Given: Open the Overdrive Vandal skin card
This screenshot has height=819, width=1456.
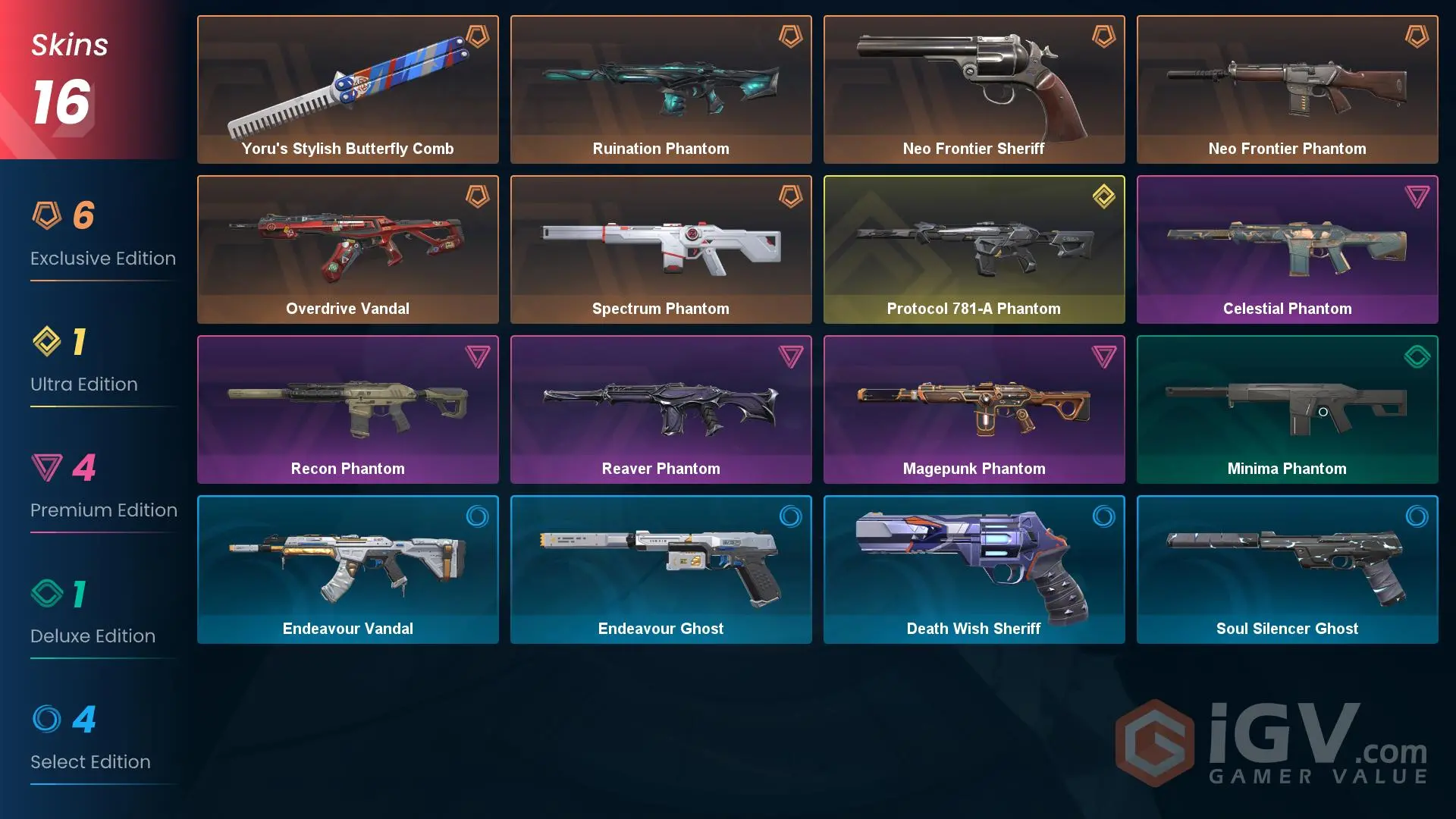Looking at the screenshot, I should [347, 243].
